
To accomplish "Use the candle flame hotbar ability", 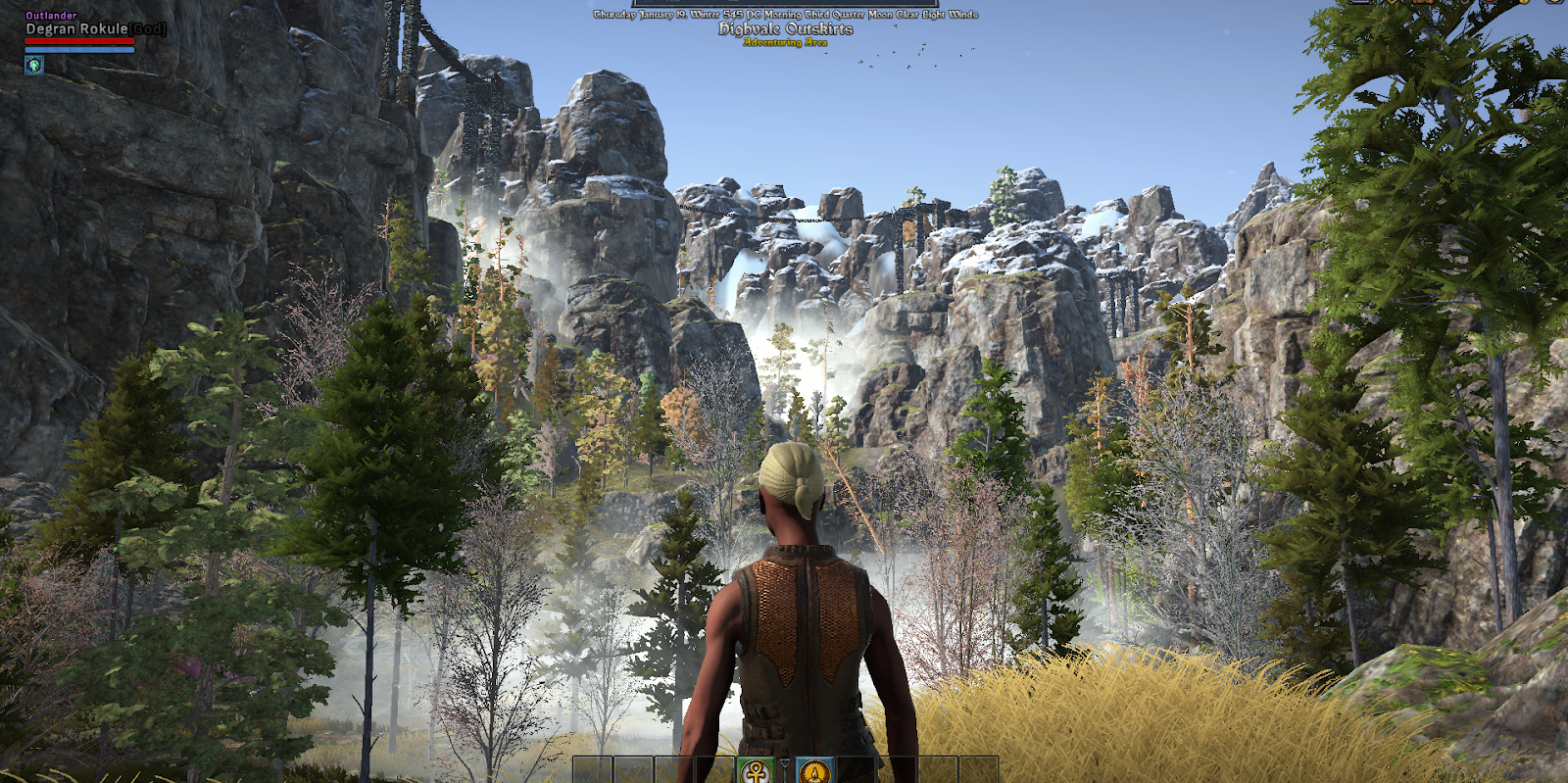I will [814, 771].
